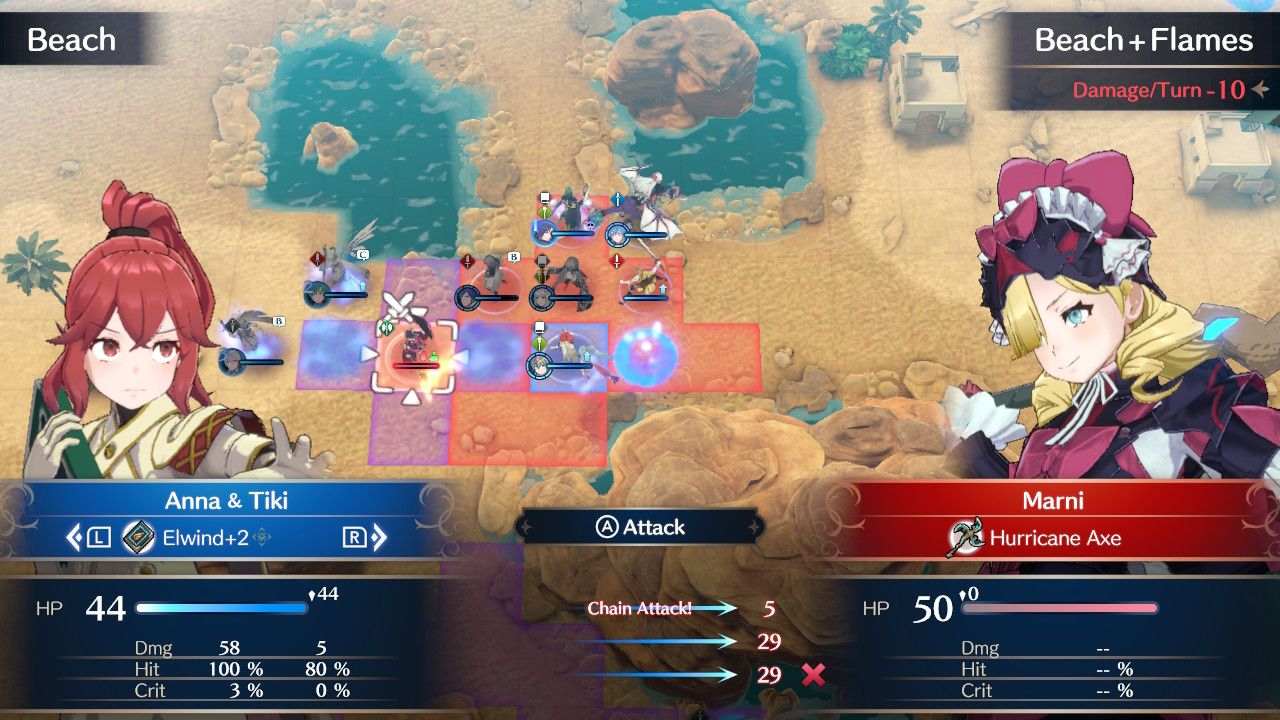This screenshot has height=720, width=1280.
Task: Select the Beach + Flames terrain label
Action: [x=1144, y=40]
